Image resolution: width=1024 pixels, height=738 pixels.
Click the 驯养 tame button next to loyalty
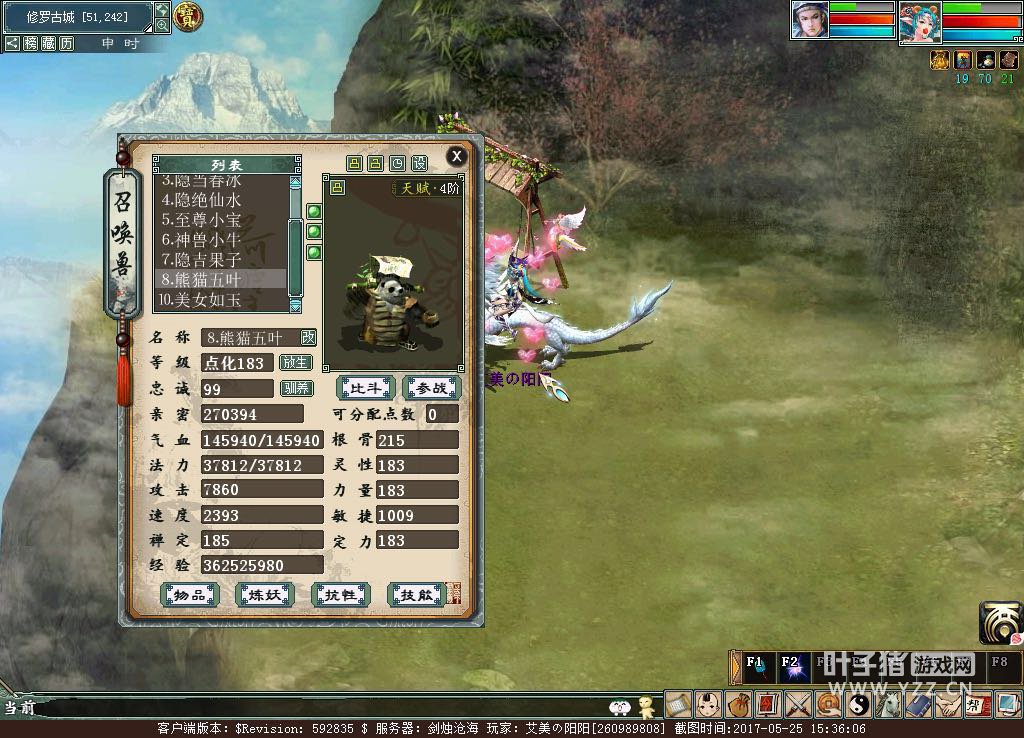(x=296, y=388)
